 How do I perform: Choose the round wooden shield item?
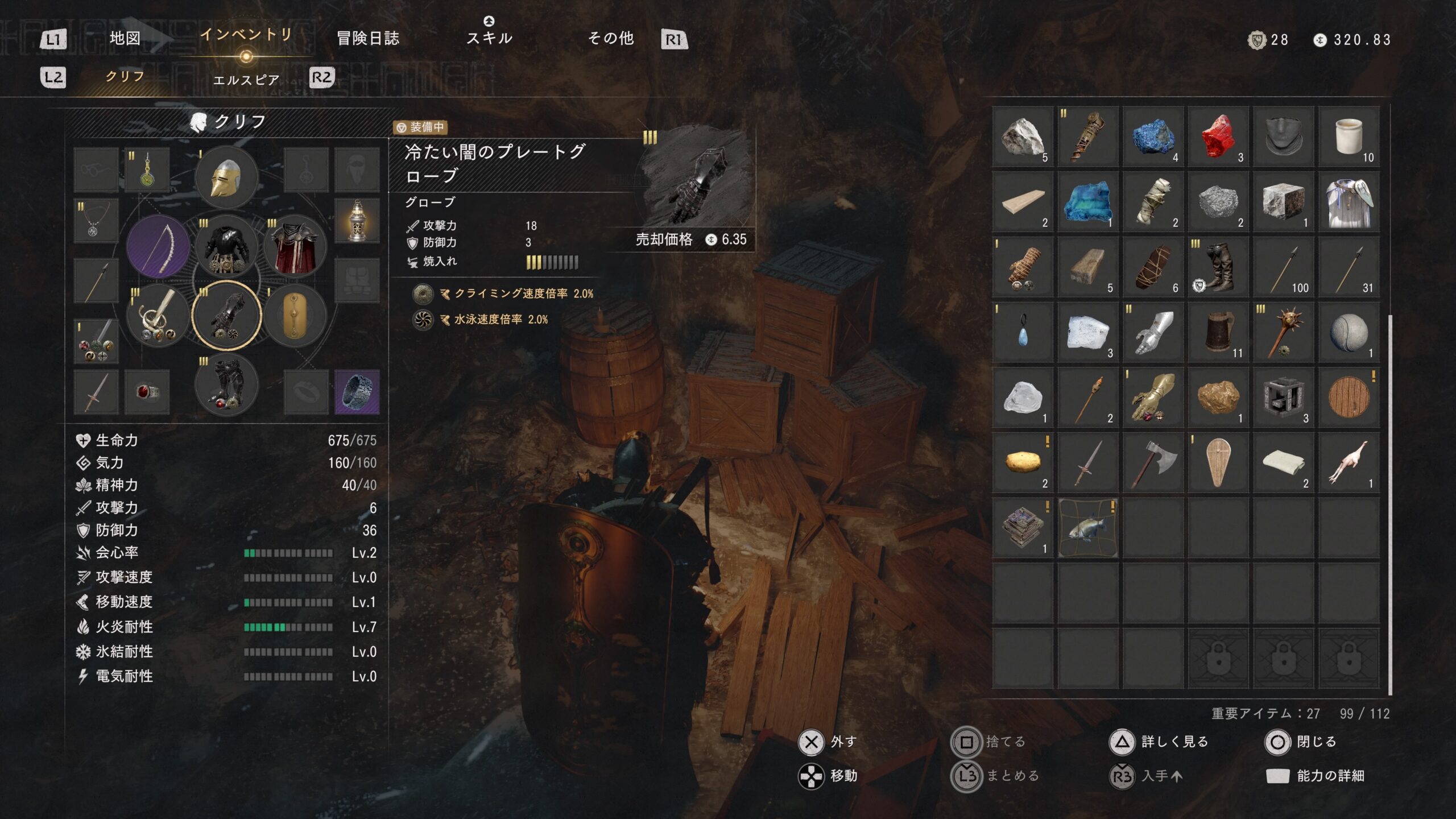point(1349,397)
